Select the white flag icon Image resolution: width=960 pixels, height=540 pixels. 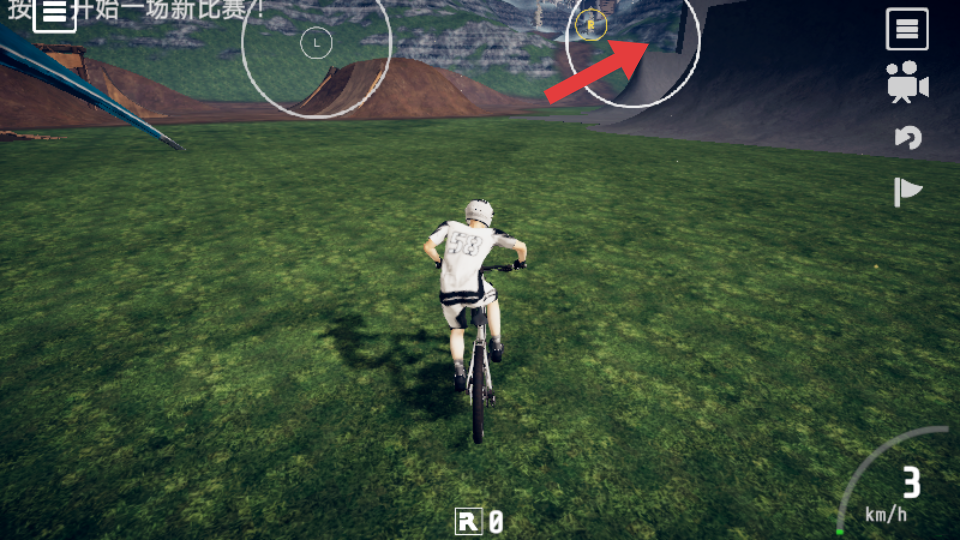tap(907, 191)
